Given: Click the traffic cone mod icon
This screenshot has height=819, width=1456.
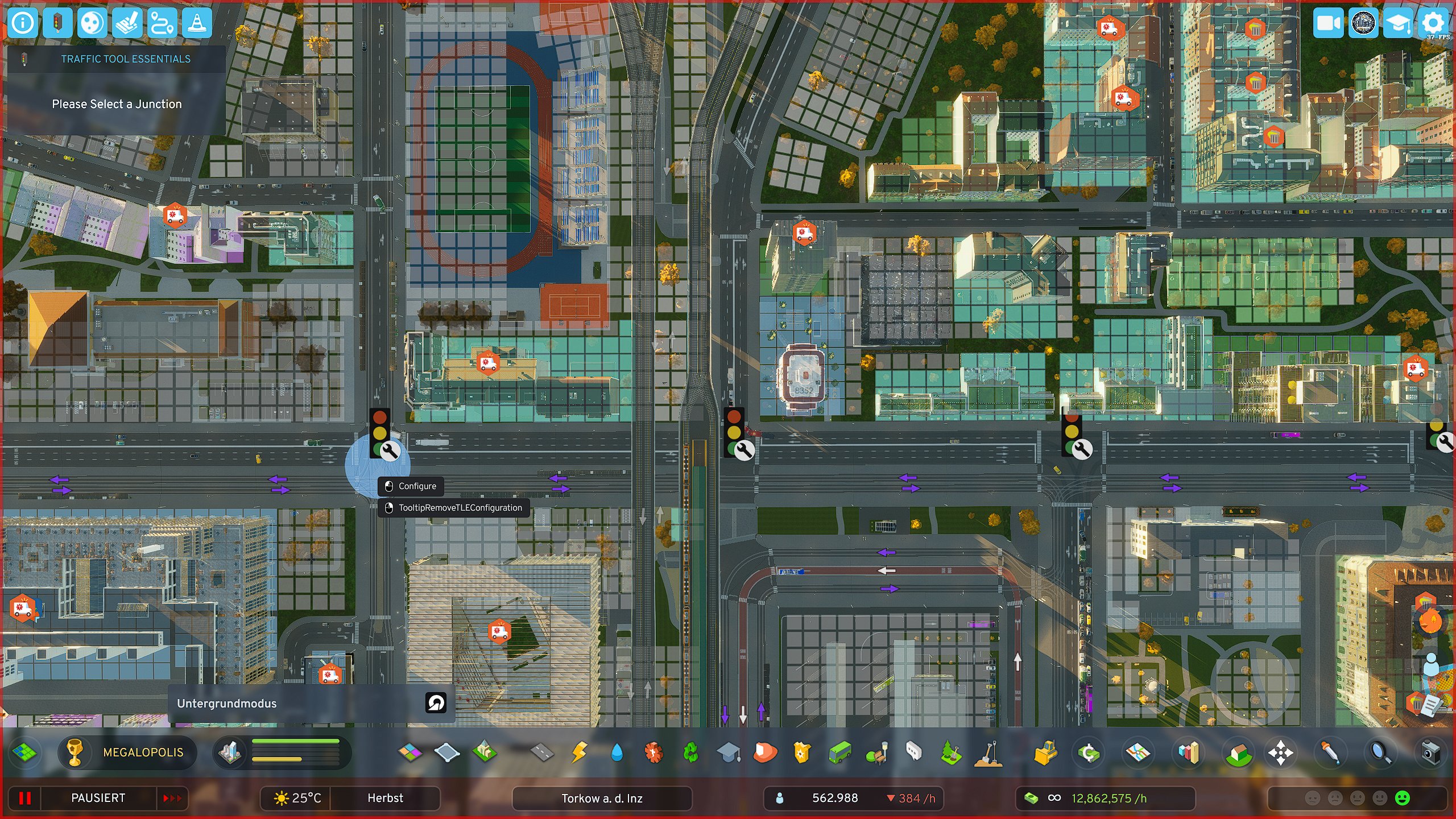Looking at the screenshot, I should (197, 23).
